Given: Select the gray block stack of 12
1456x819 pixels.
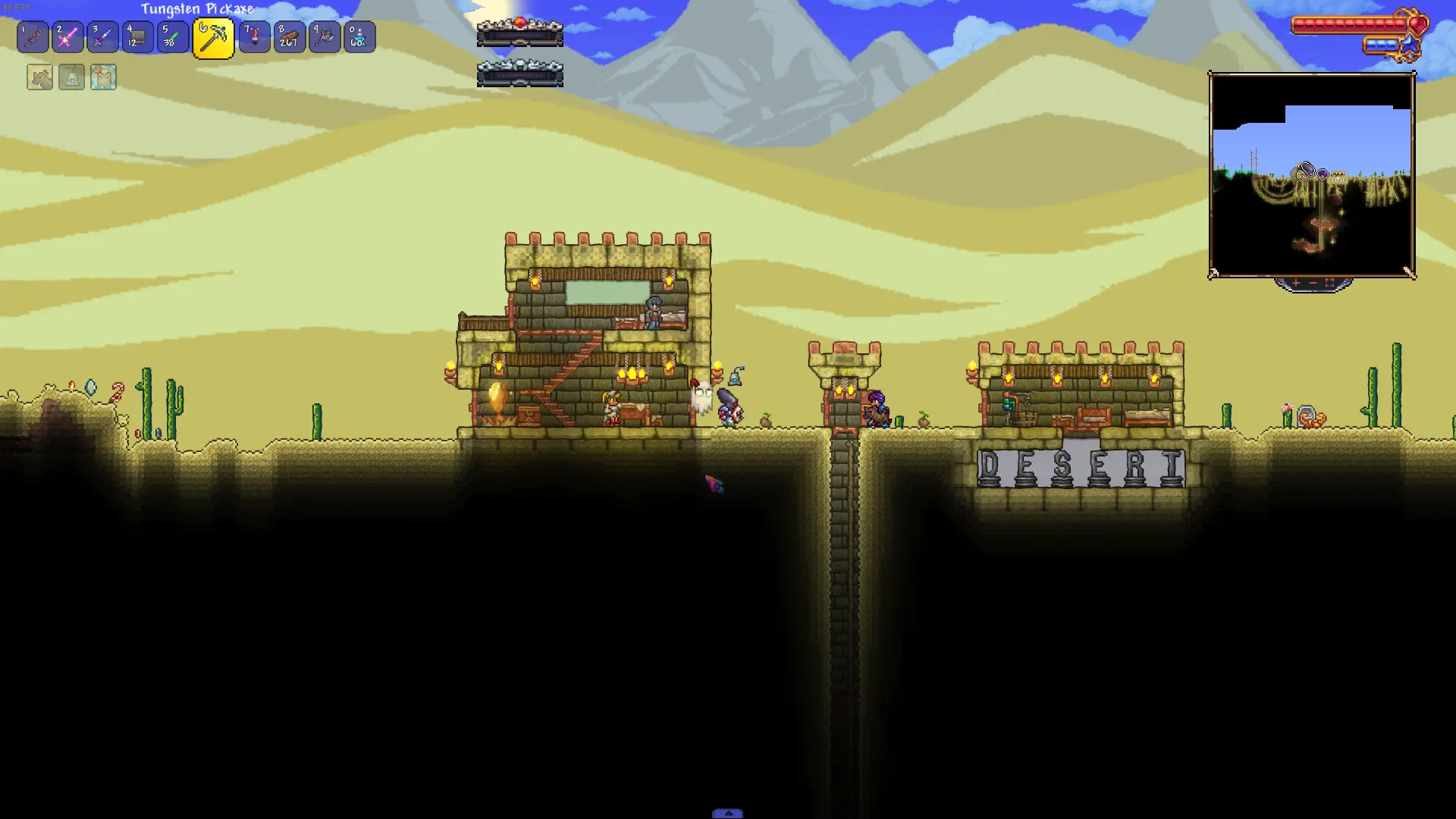Looking at the screenshot, I should point(137,37).
